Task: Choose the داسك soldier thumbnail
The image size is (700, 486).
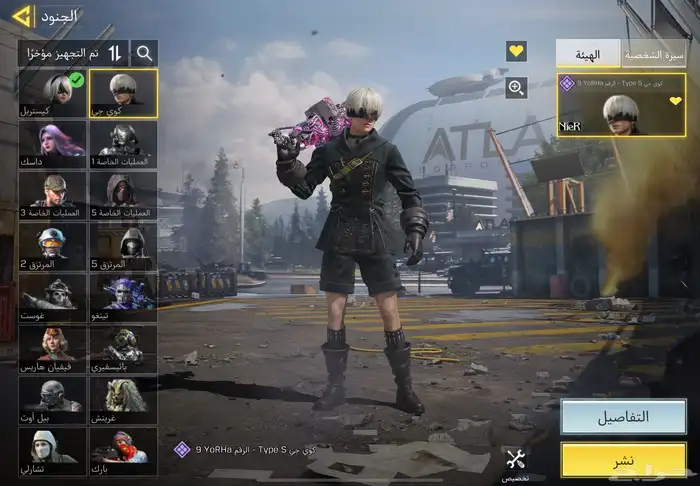Action: (52, 145)
